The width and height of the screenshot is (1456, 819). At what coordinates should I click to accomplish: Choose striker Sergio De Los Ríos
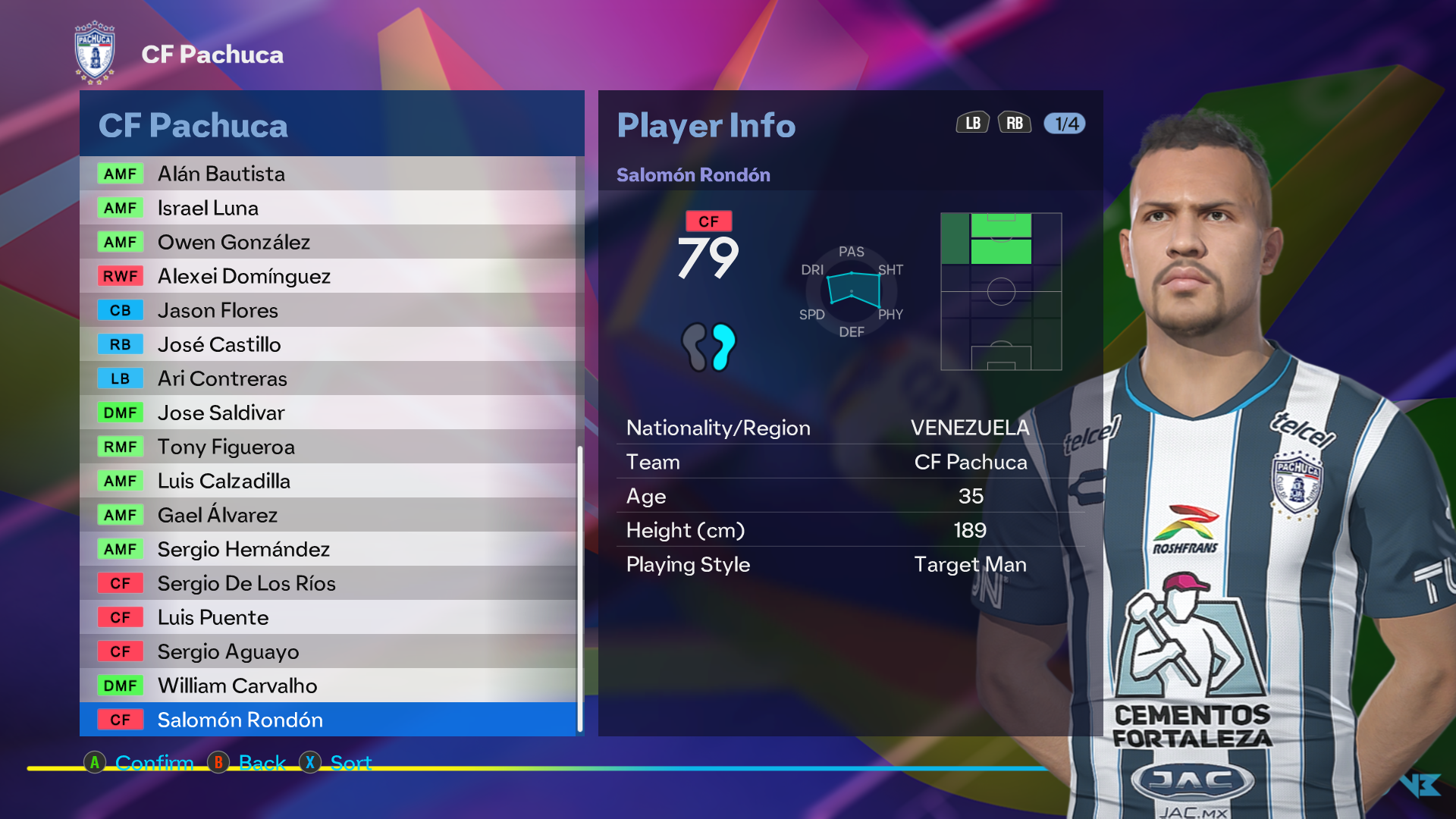pyautogui.click(x=328, y=583)
